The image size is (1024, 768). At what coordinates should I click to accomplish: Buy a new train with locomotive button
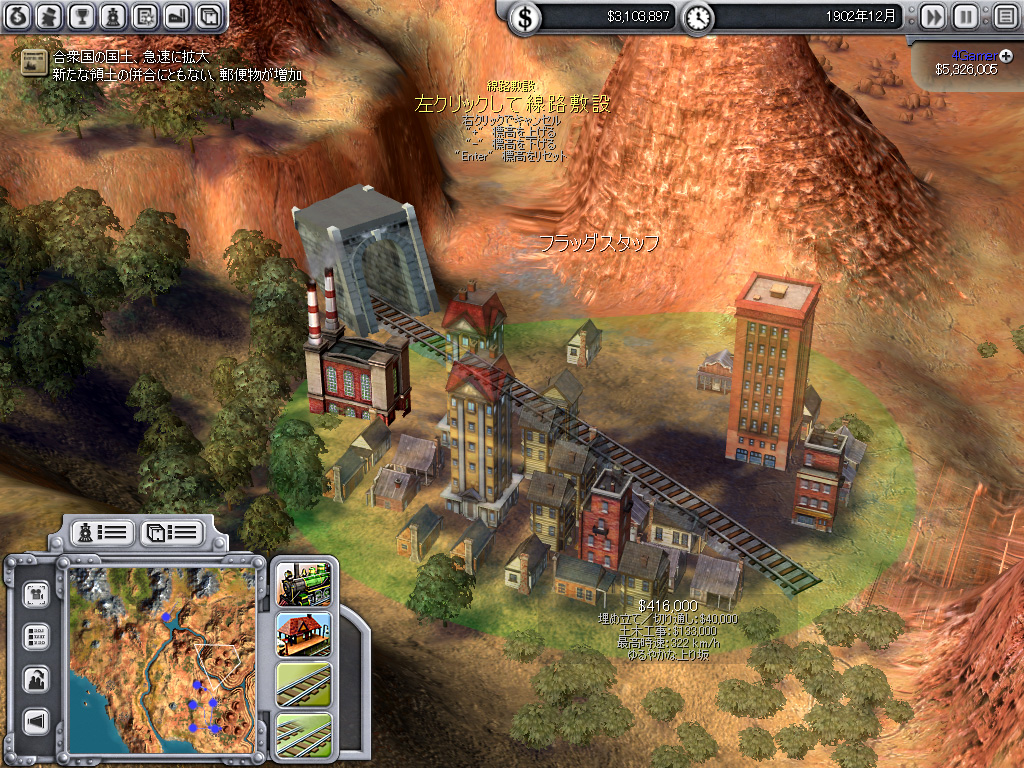[x=304, y=583]
